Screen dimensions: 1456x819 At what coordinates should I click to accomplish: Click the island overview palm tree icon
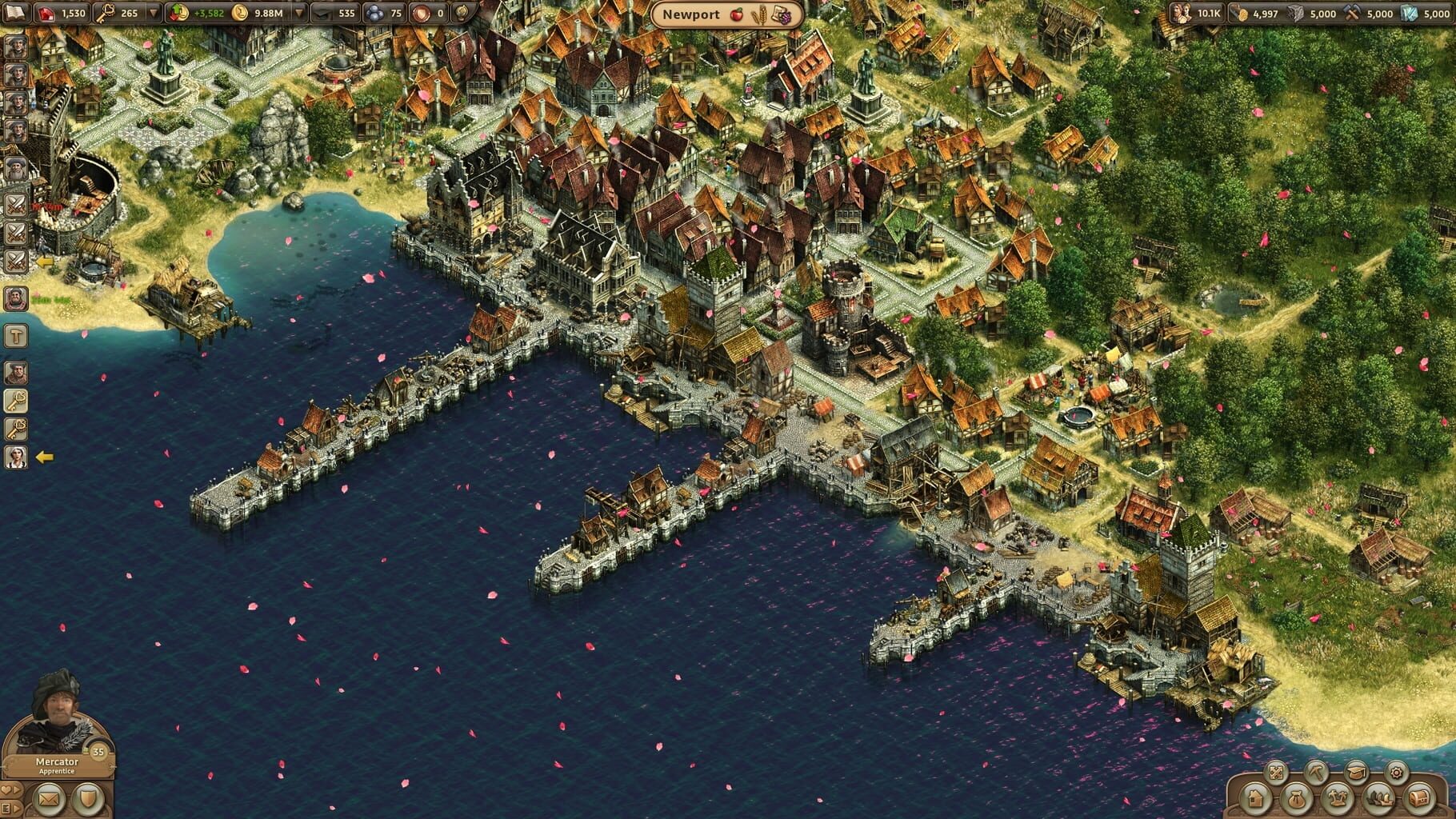coord(1338,799)
